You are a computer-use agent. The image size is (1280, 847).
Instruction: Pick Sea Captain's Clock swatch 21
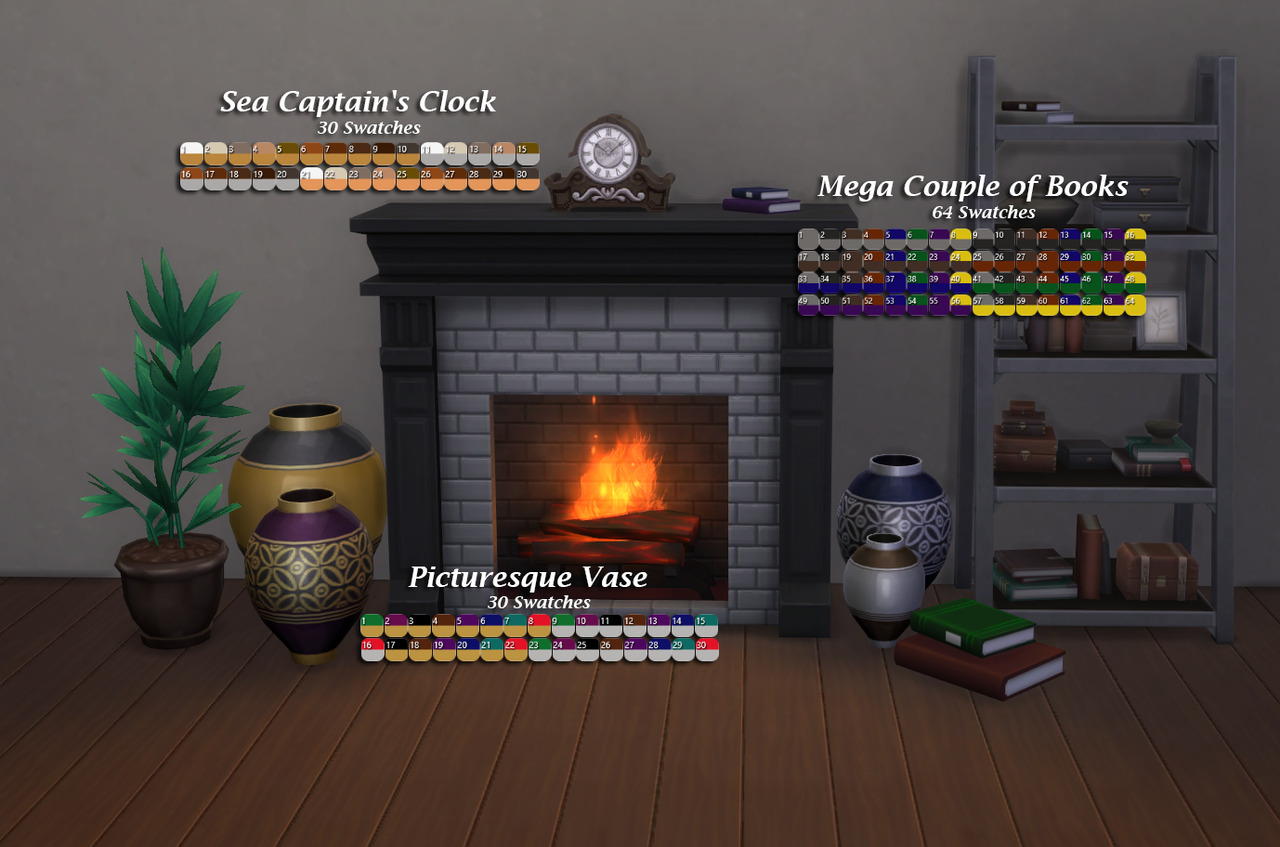point(311,179)
